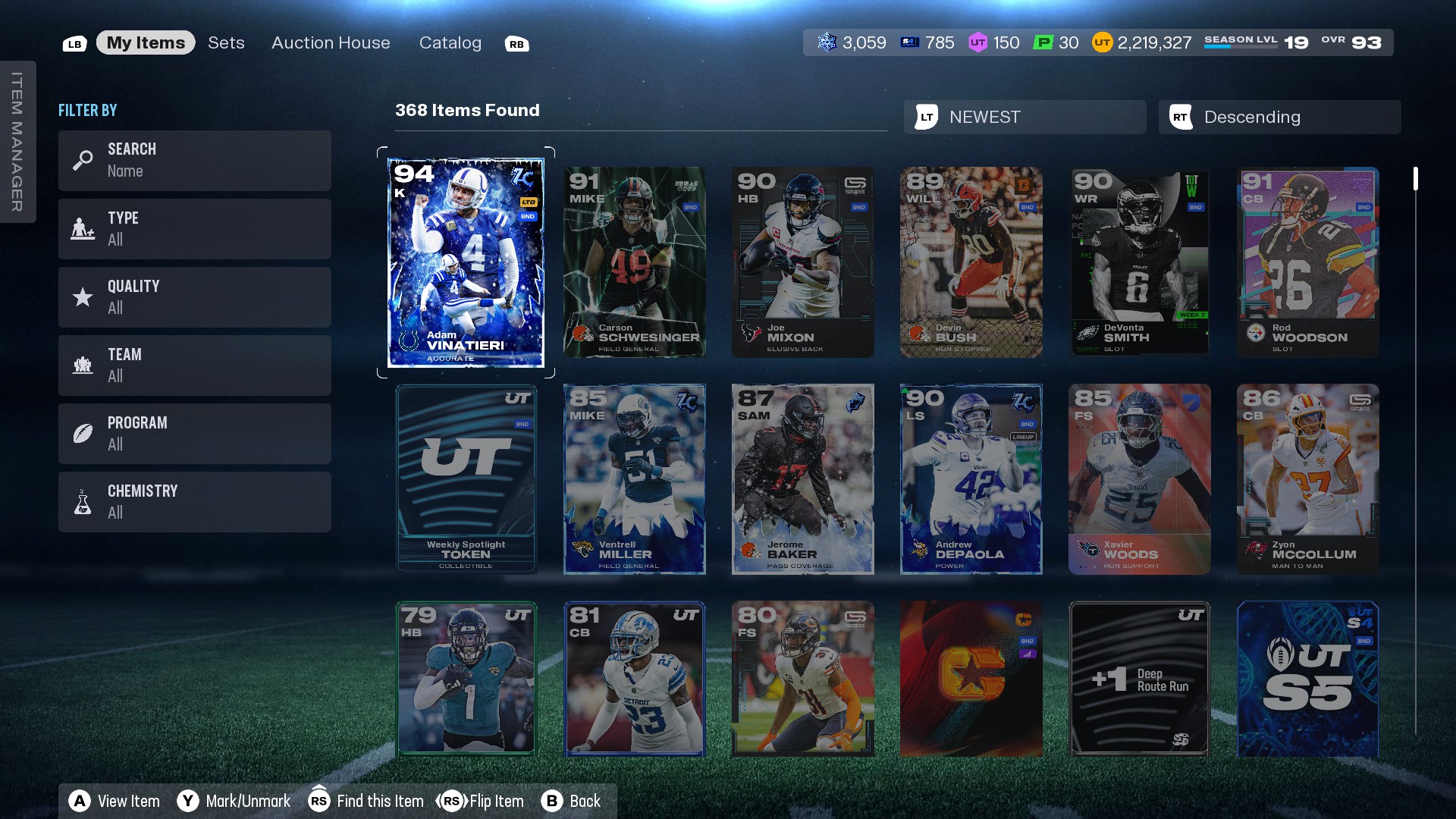Open the Item Manager side tab

coord(17,142)
